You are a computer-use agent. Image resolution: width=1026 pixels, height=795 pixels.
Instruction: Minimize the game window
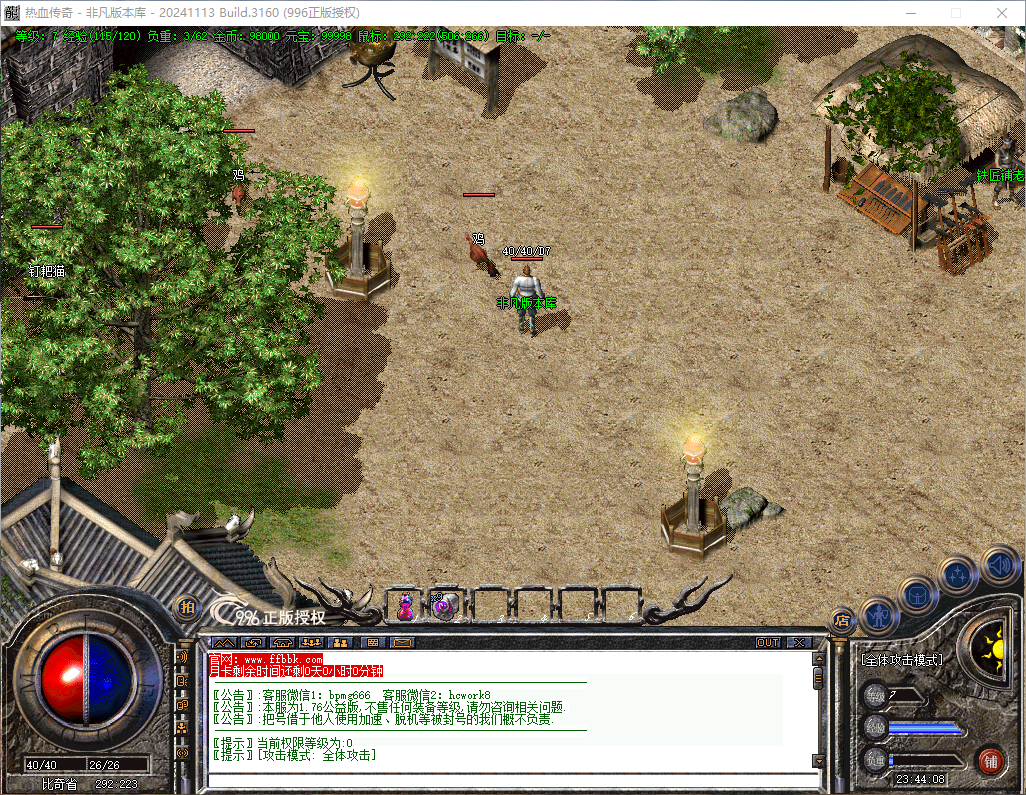(910, 13)
